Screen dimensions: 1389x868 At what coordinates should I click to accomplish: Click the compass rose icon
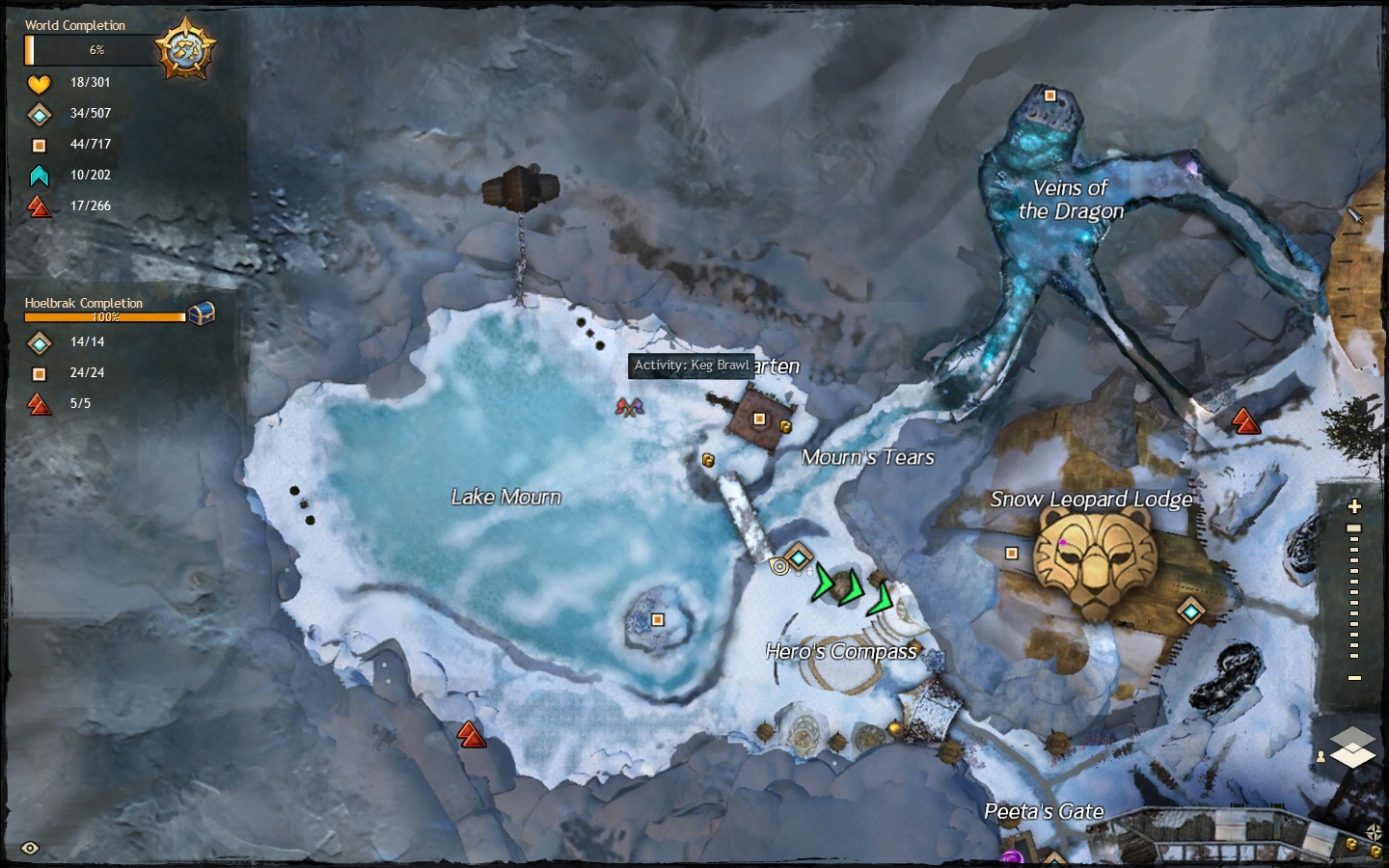point(1375,831)
